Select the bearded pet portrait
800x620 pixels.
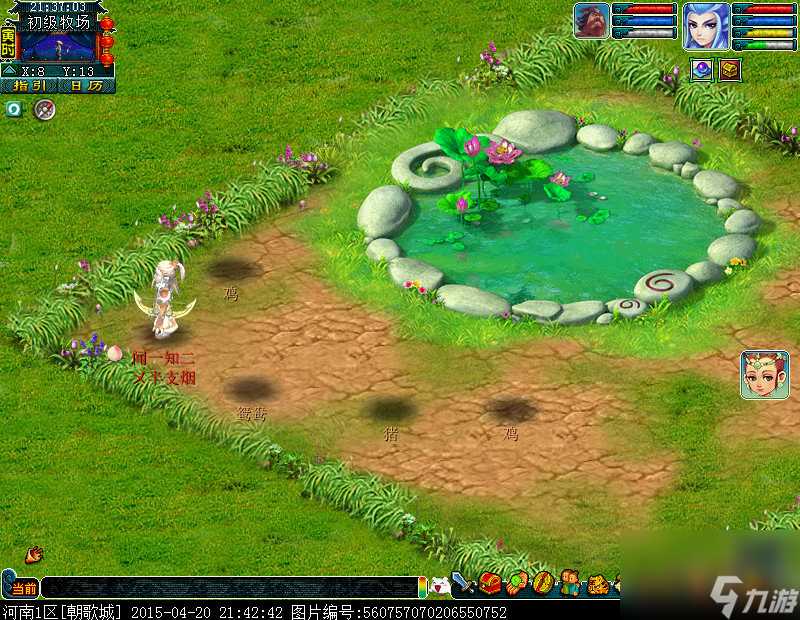coord(591,21)
